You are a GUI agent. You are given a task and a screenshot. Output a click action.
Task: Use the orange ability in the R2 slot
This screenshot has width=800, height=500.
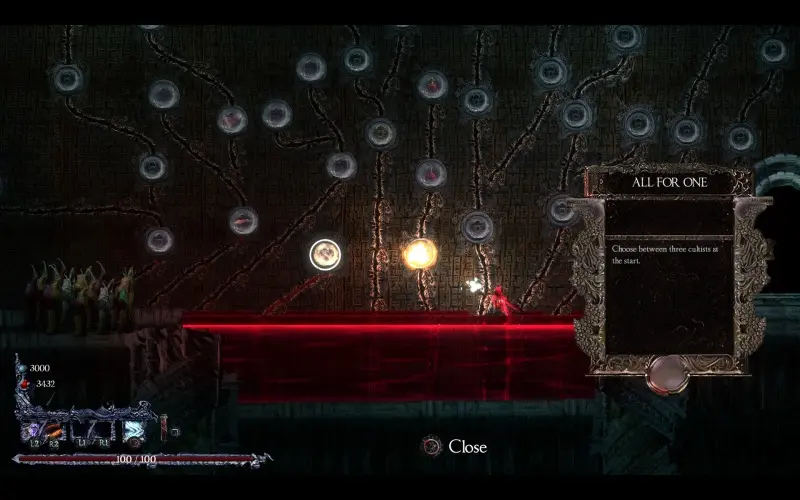pos(54,430)
